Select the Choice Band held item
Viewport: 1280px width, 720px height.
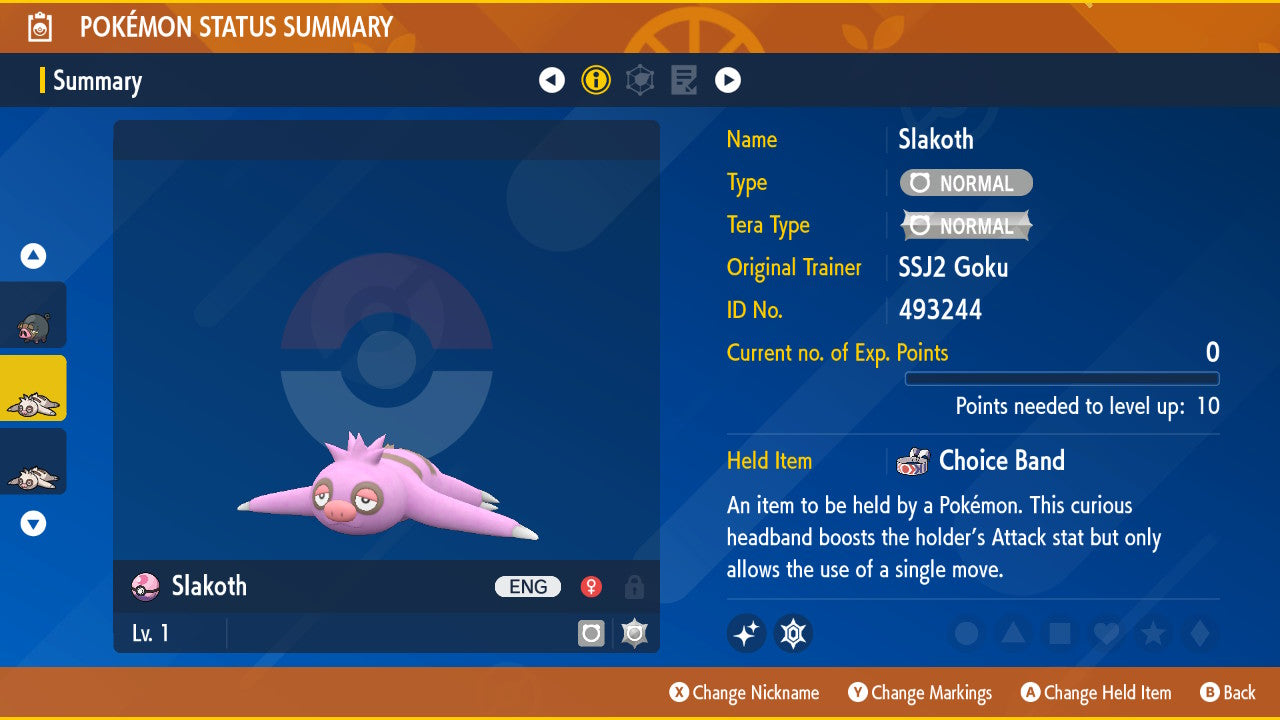point(1001,461)
